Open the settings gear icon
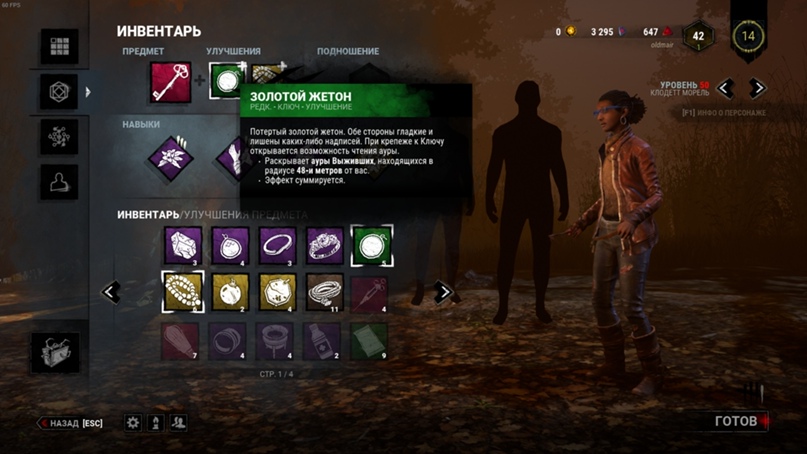807x454 pixels. (x=133, y=423)
